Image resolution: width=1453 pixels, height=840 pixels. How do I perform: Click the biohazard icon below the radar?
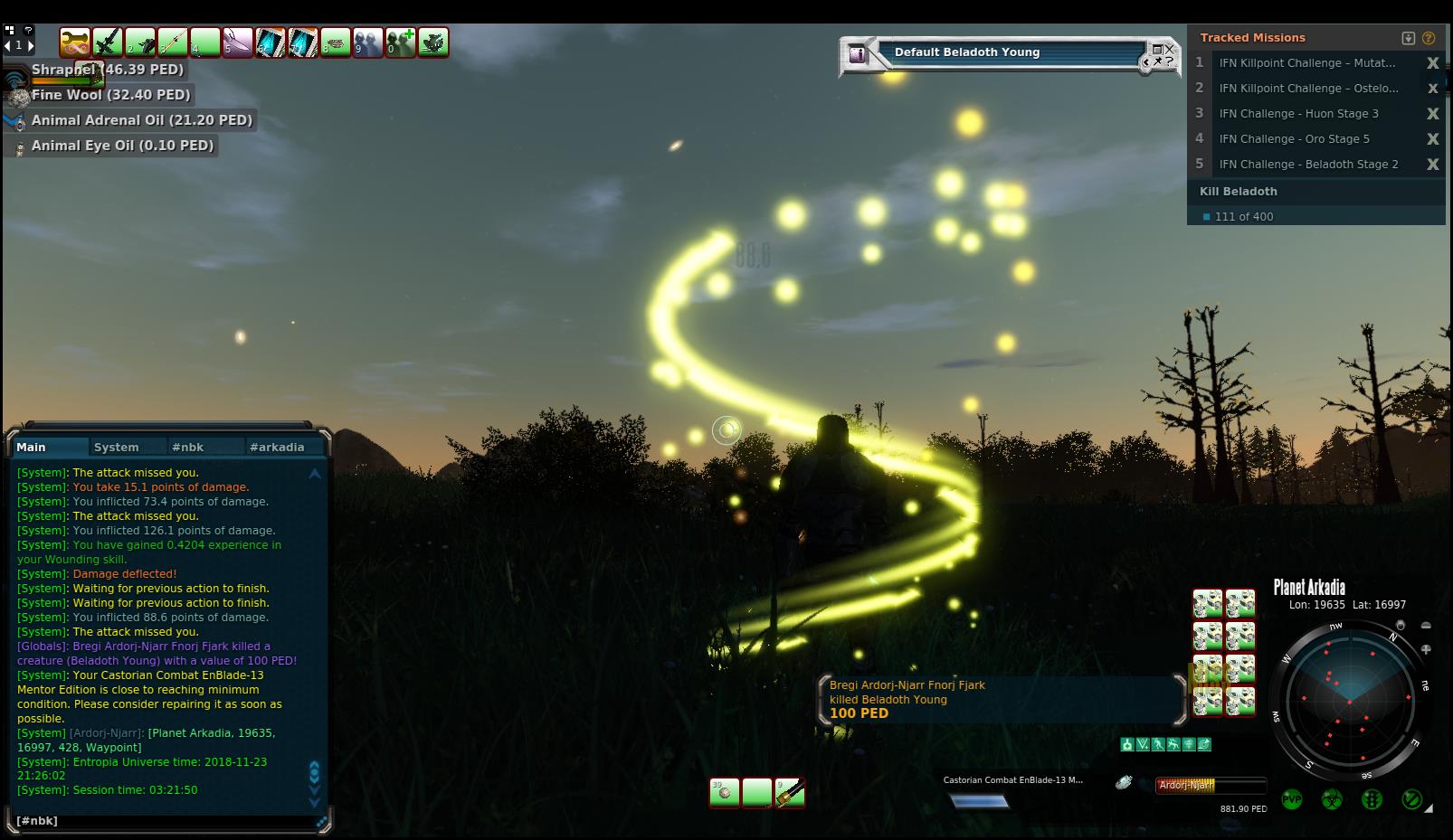click(1332, 799)
